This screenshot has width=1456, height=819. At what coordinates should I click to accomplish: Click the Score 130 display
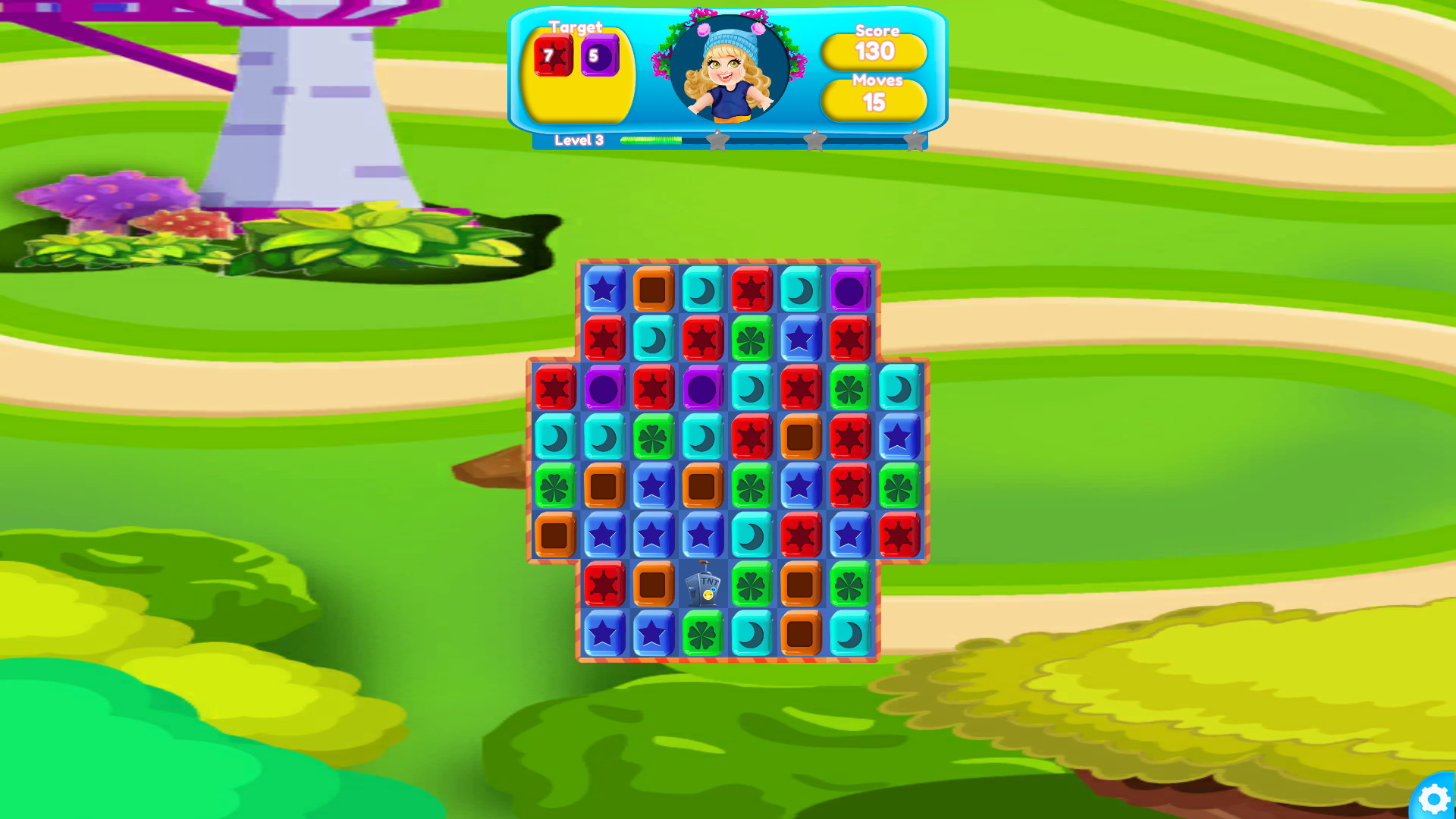click(x=874, y=52)
